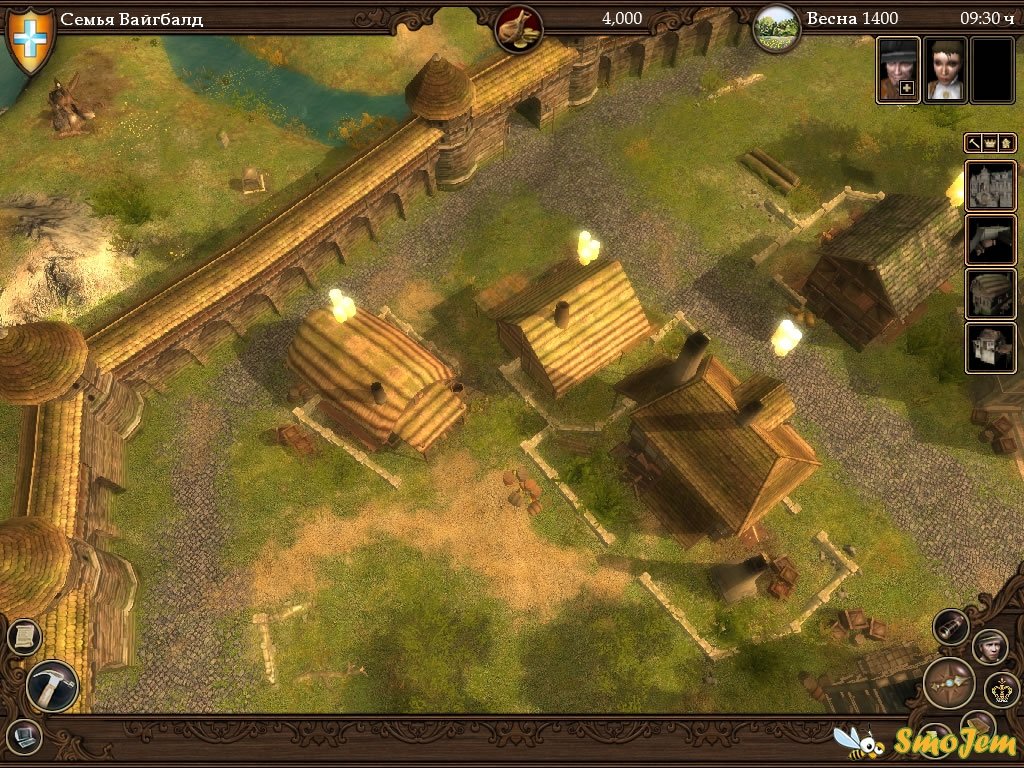Click the spyglass button

tap(951, 627)
